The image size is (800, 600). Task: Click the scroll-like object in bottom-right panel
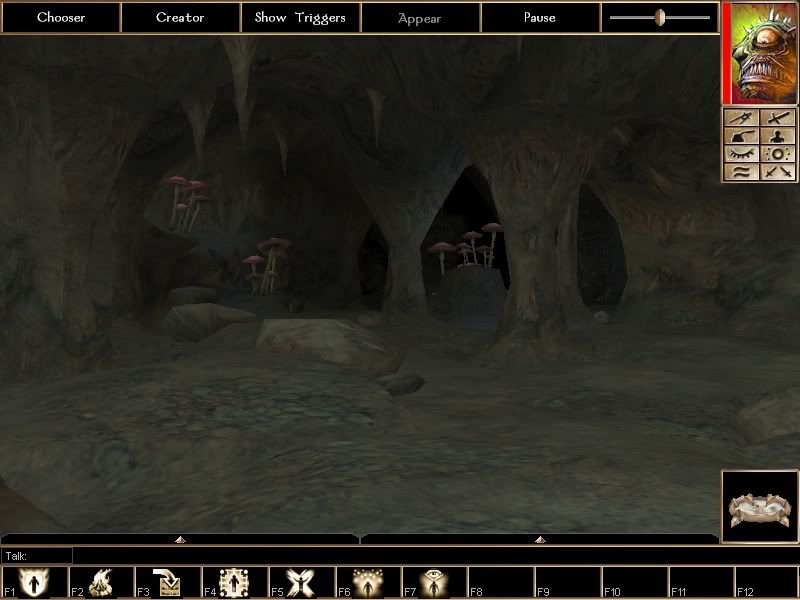tap(759, 507)
